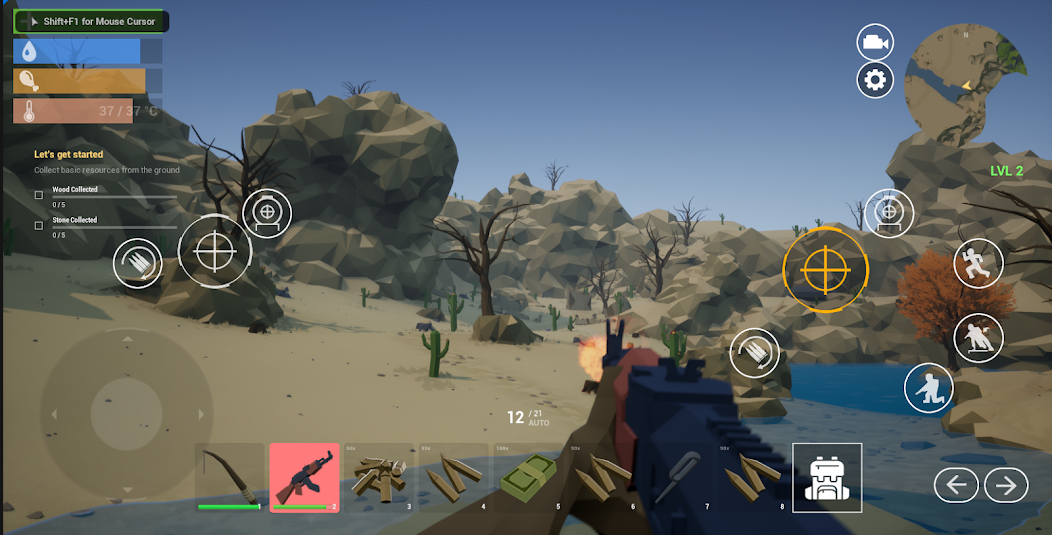Click the left arrow button

[x=956, y=485]
